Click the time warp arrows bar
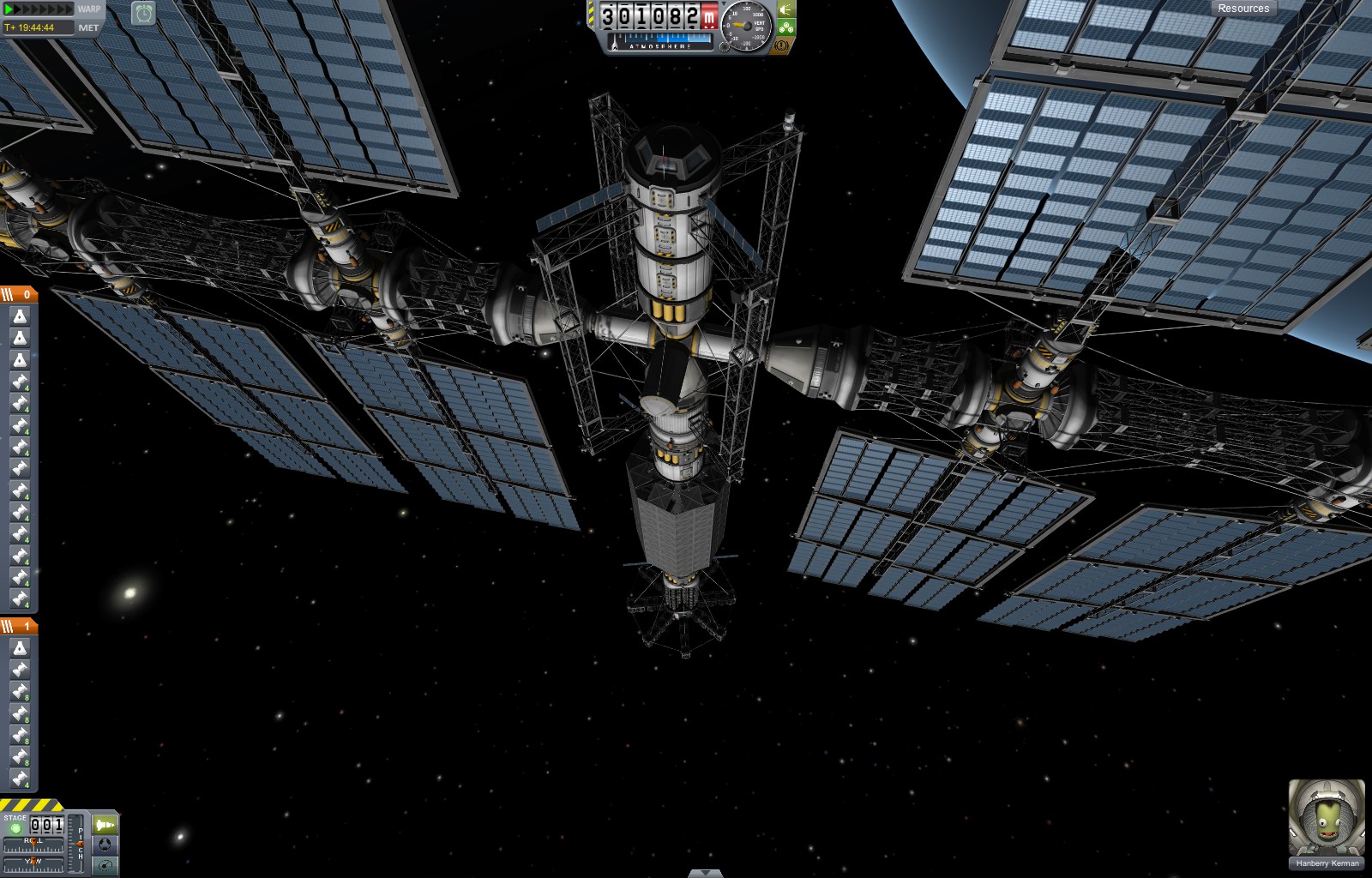This screenshot has width=1372, height=878. click(39, 9)
